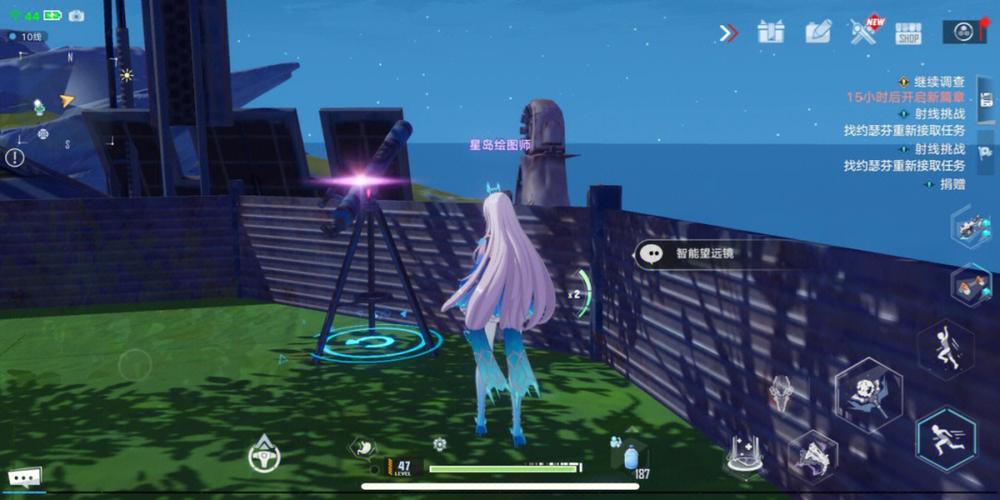
Task: Select the 捐赠 quest entry
Action: 951,184
